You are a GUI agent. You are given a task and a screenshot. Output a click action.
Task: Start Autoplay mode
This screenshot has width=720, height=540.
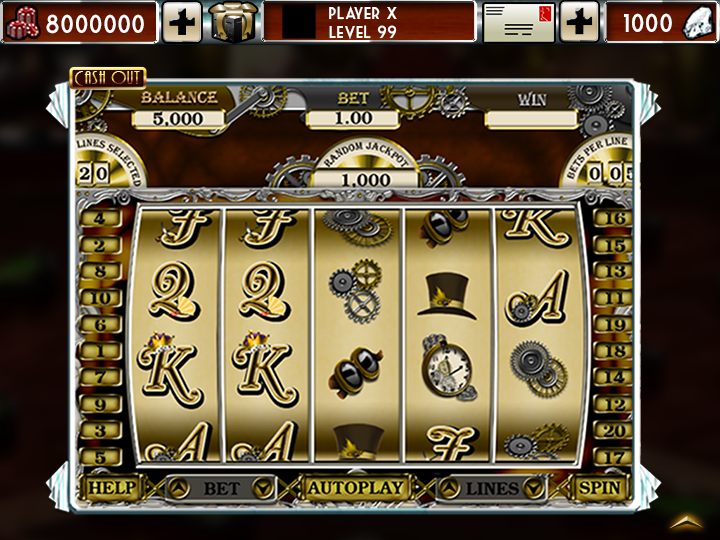pos(357,488)
